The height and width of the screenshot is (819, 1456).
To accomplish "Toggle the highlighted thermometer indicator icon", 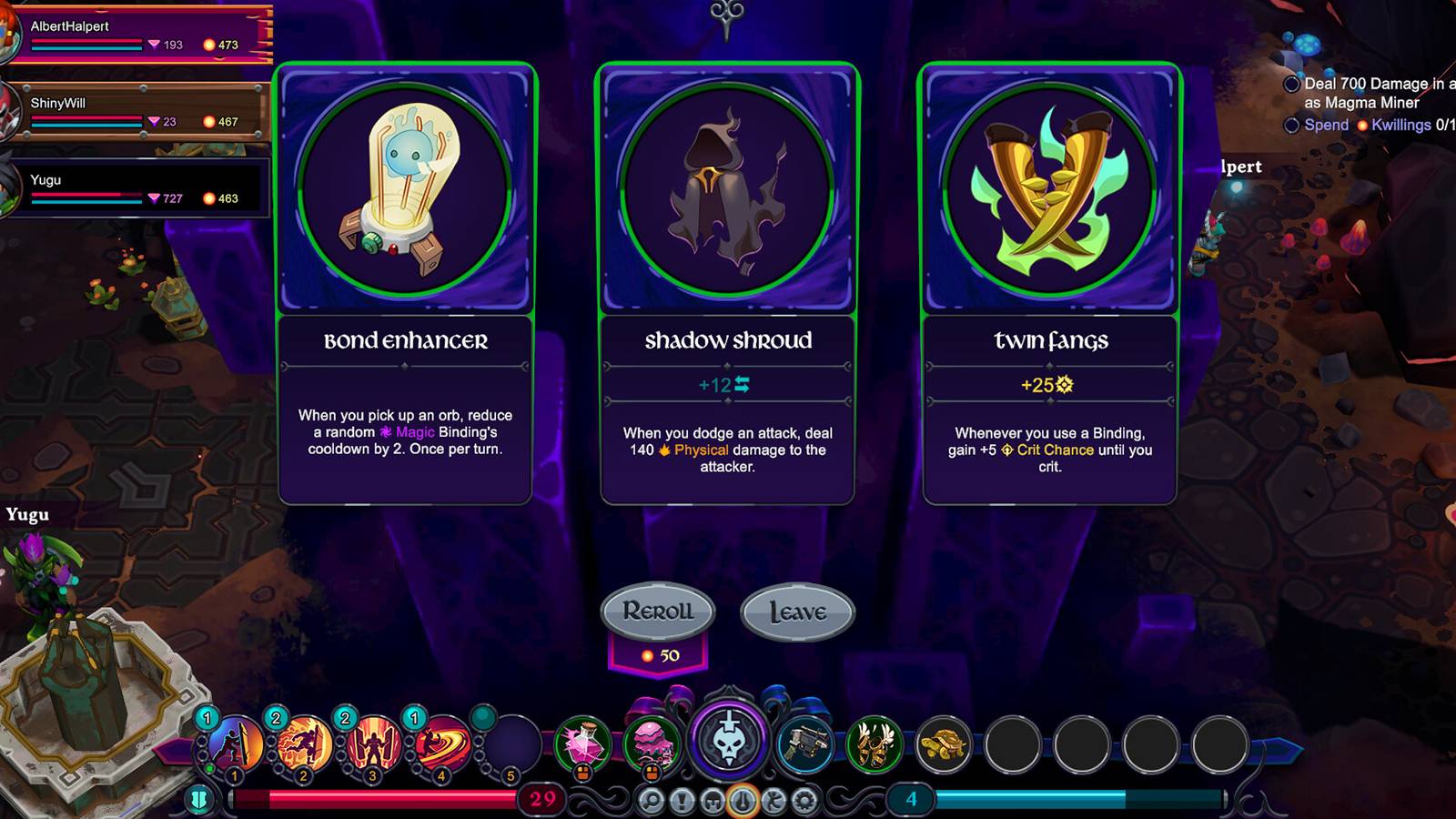I will 742,802.
